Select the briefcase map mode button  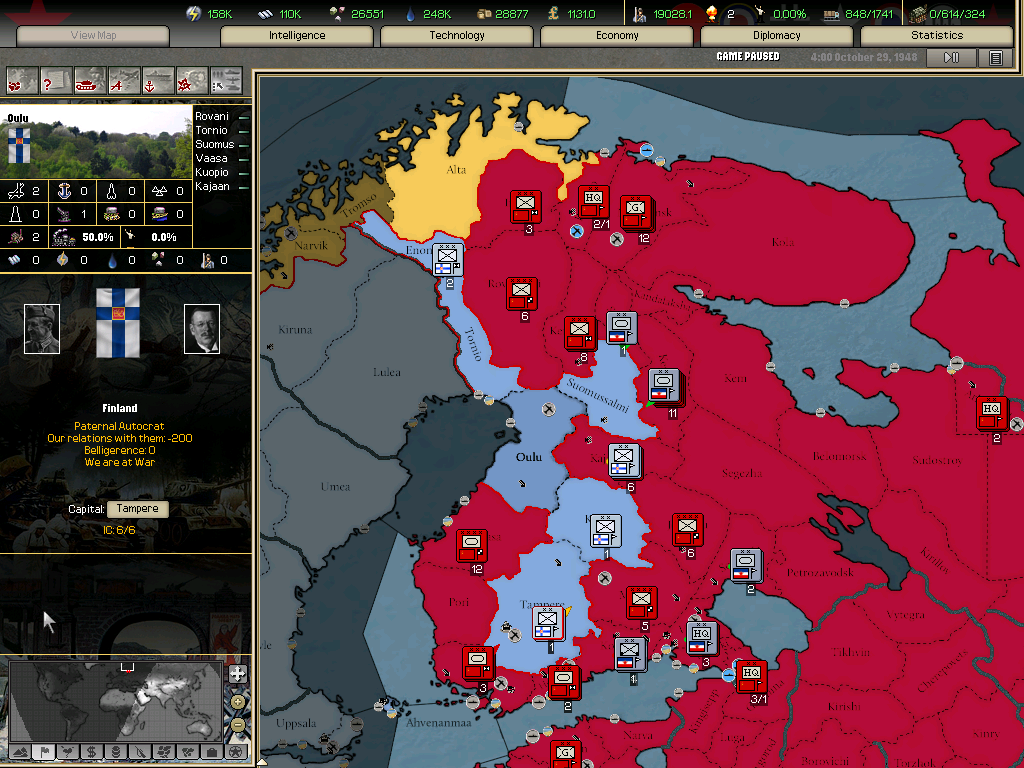click(x=211, y=752)
